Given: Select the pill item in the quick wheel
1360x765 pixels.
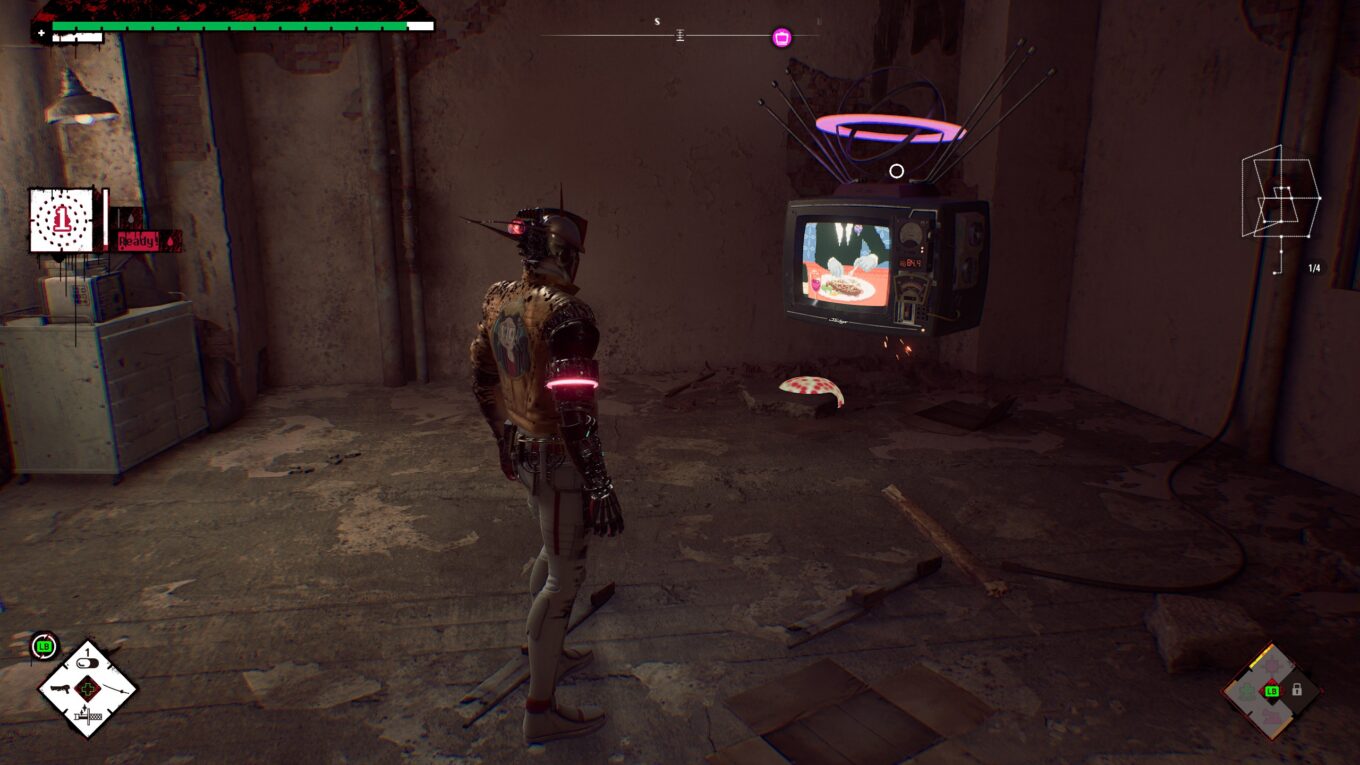Looking at the screenshot, I should (88, 664).
